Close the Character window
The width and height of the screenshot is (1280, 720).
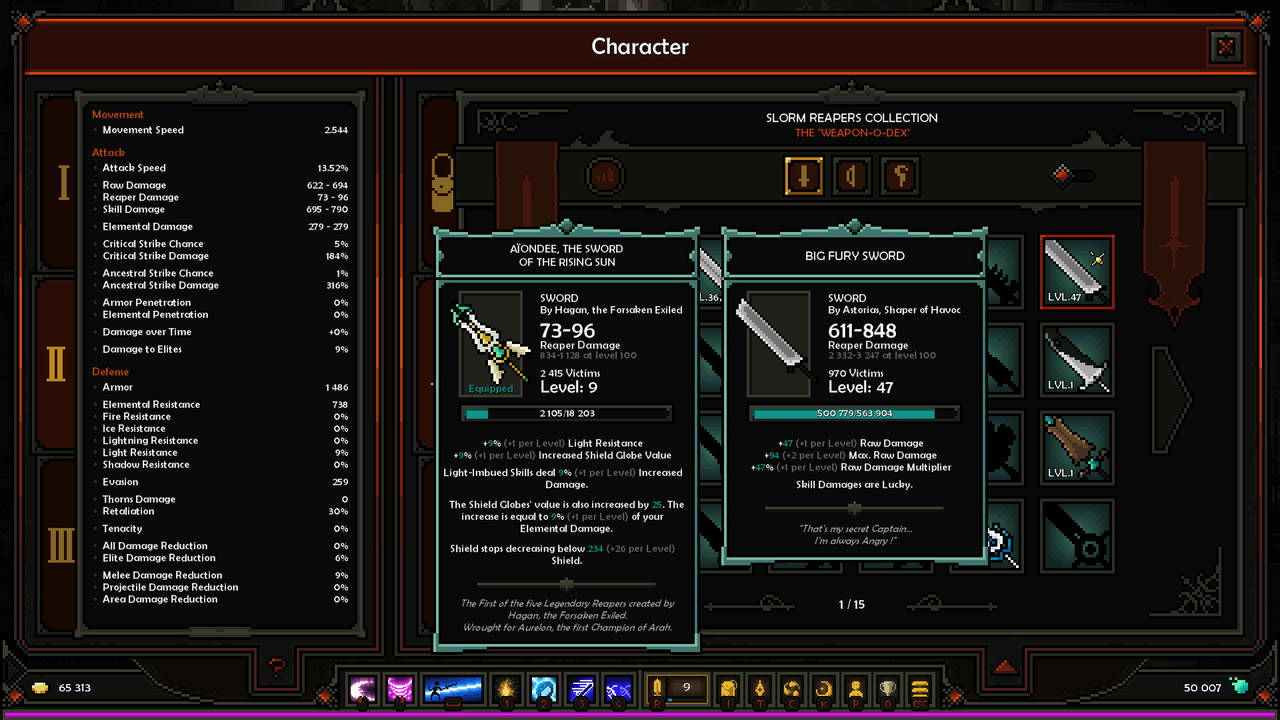(1225, 47)
